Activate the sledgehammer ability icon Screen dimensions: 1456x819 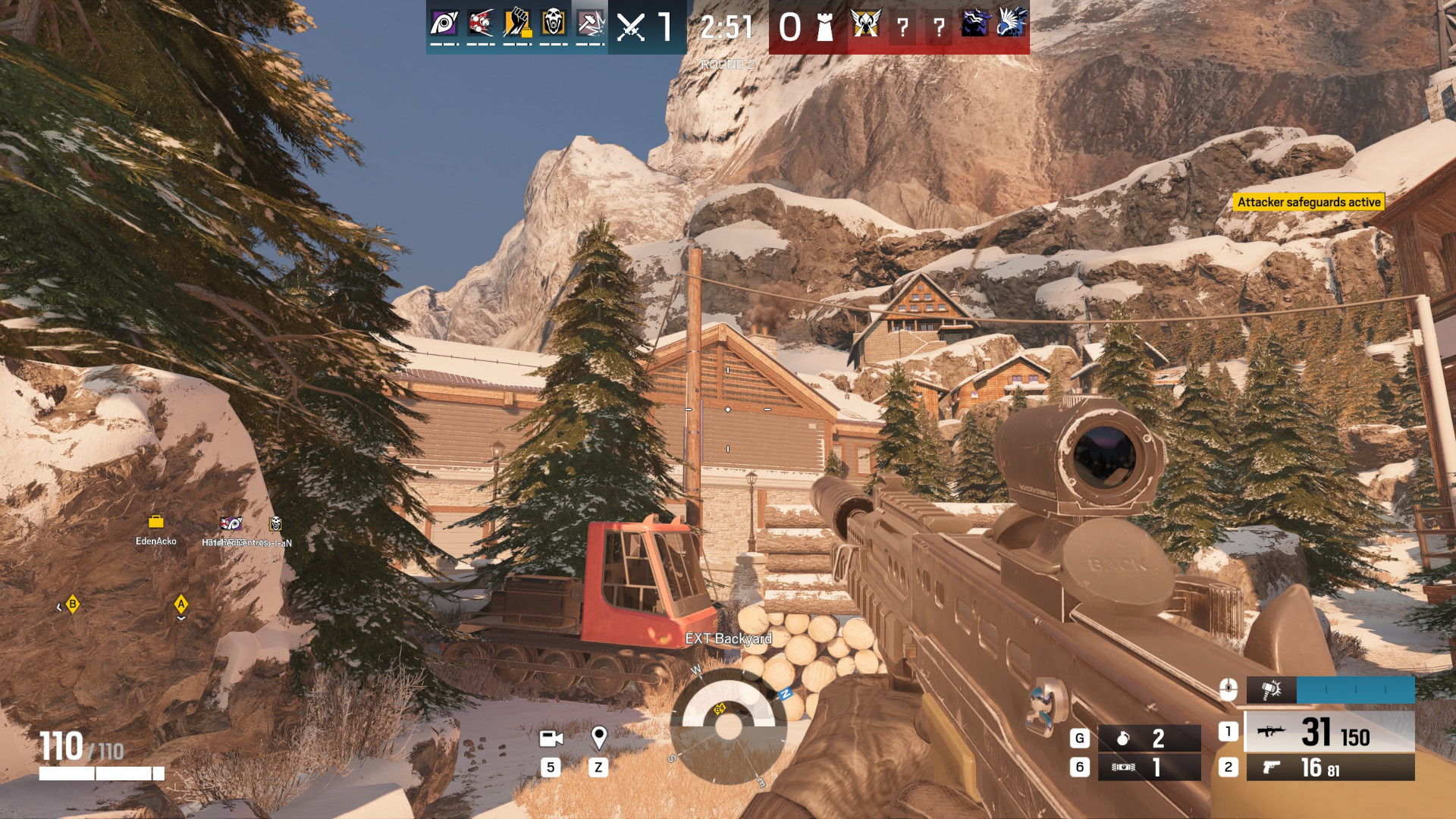click(1272, 690)
